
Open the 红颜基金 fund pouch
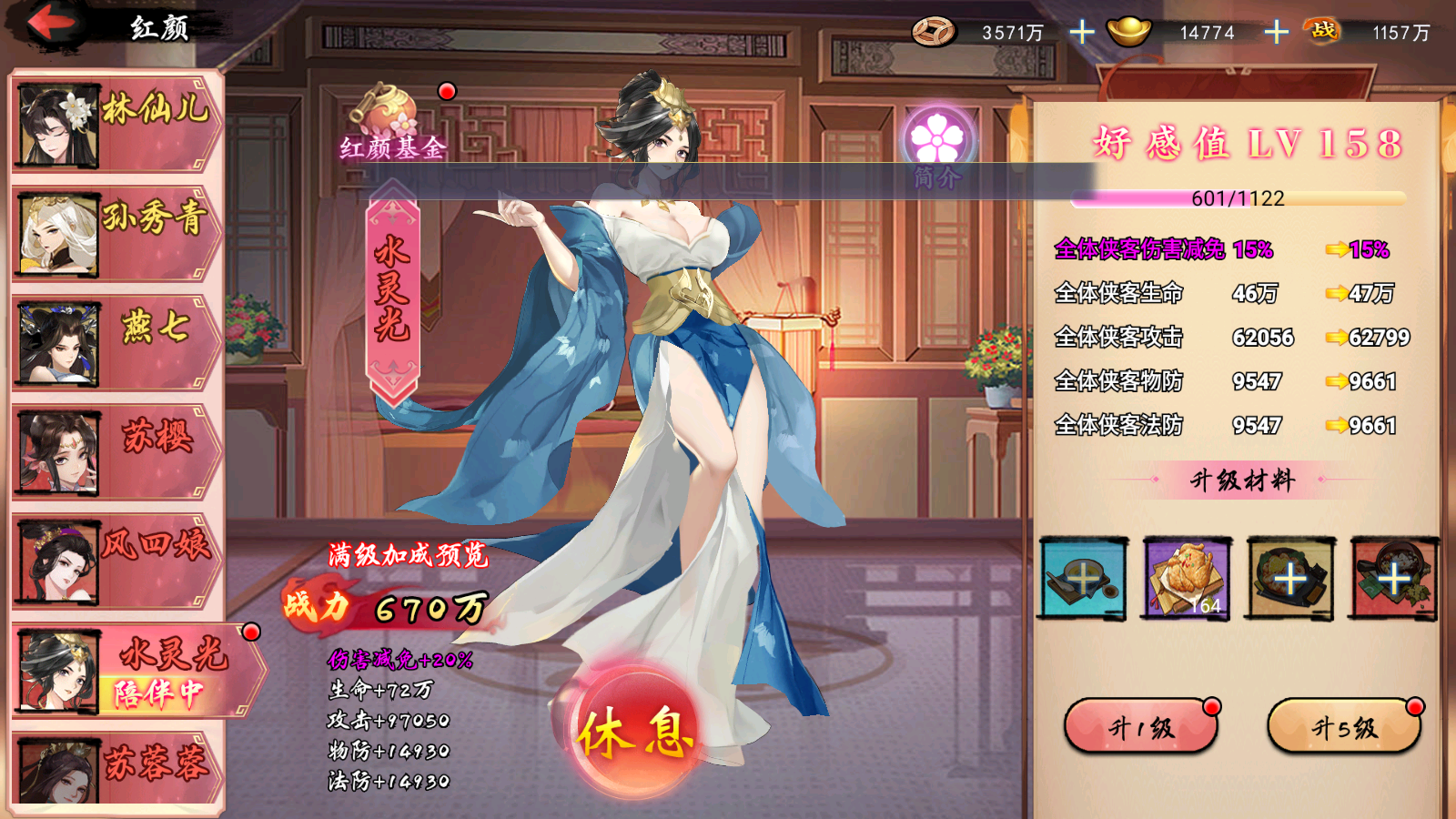(391, 123)
